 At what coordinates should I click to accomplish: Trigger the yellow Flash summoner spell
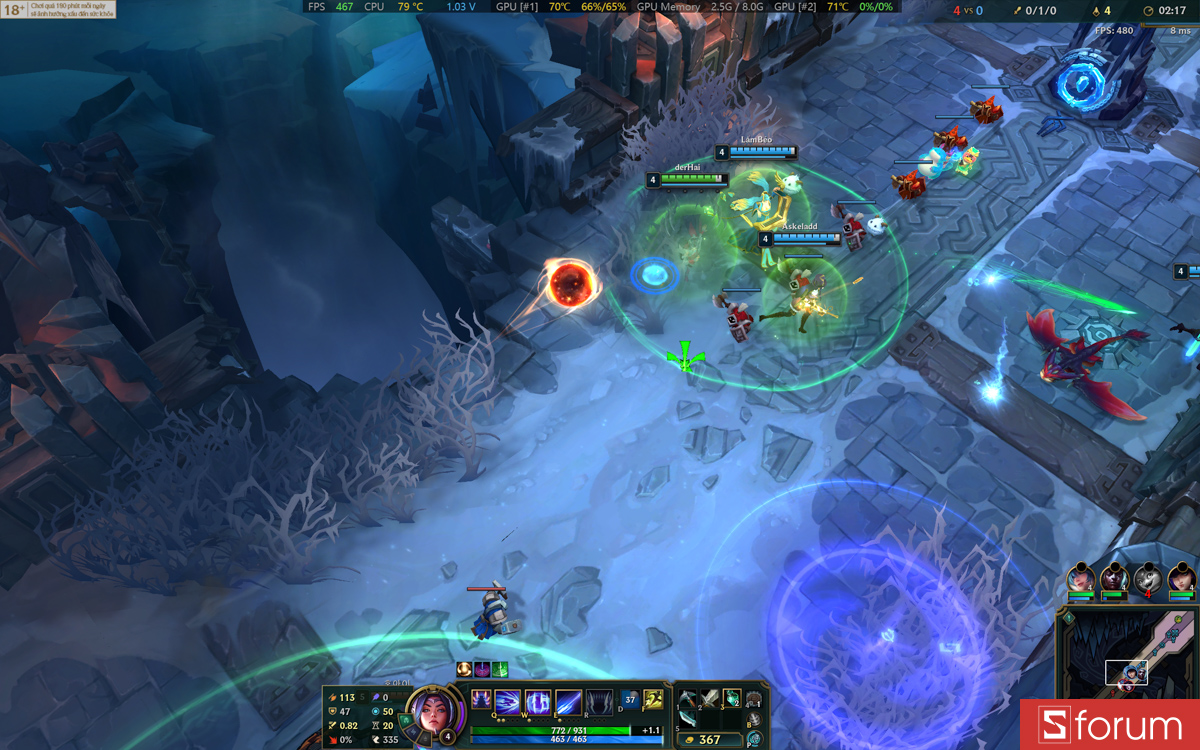coord(654,700)
